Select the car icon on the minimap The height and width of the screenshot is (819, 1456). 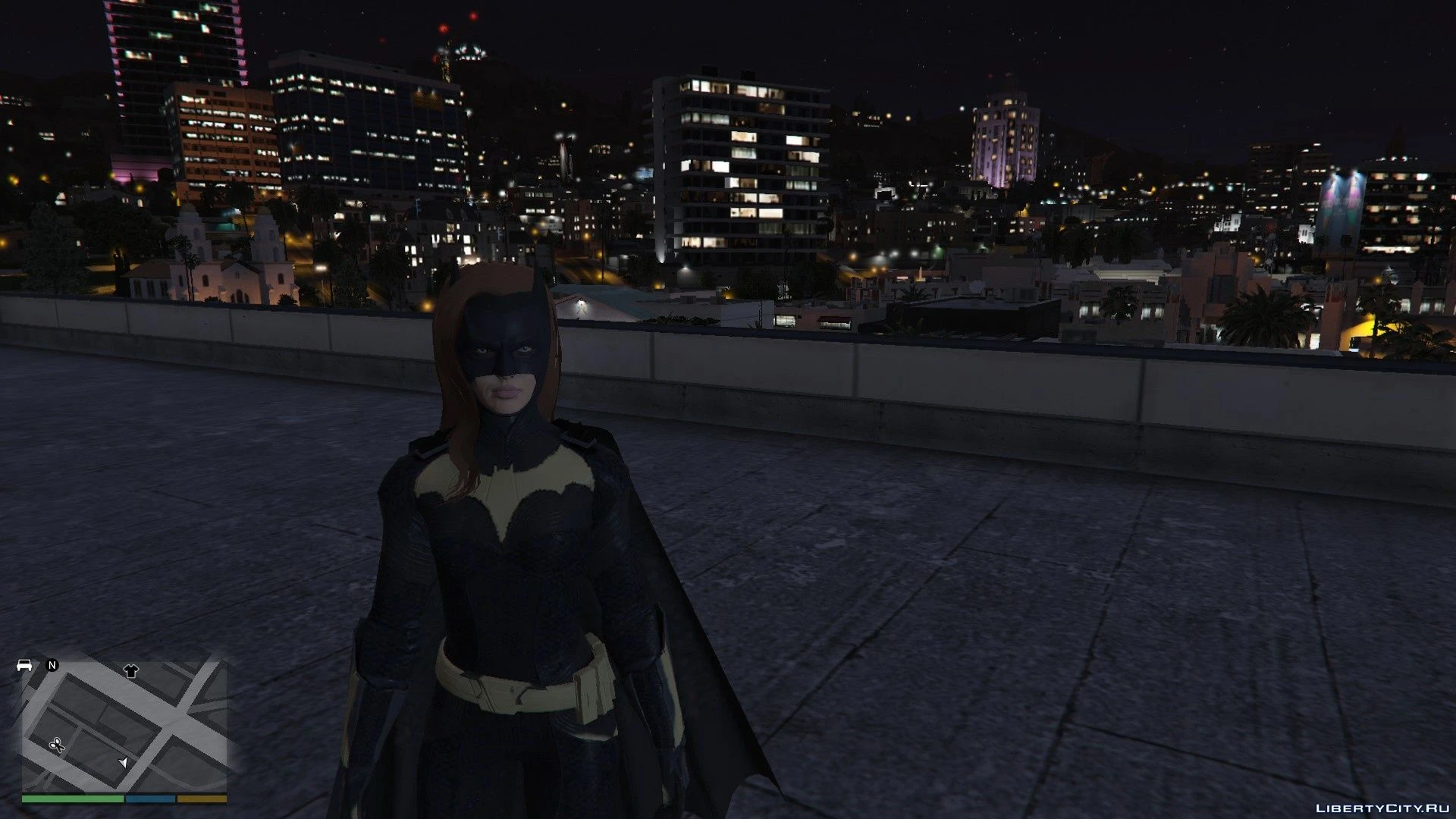pos(25,666)
